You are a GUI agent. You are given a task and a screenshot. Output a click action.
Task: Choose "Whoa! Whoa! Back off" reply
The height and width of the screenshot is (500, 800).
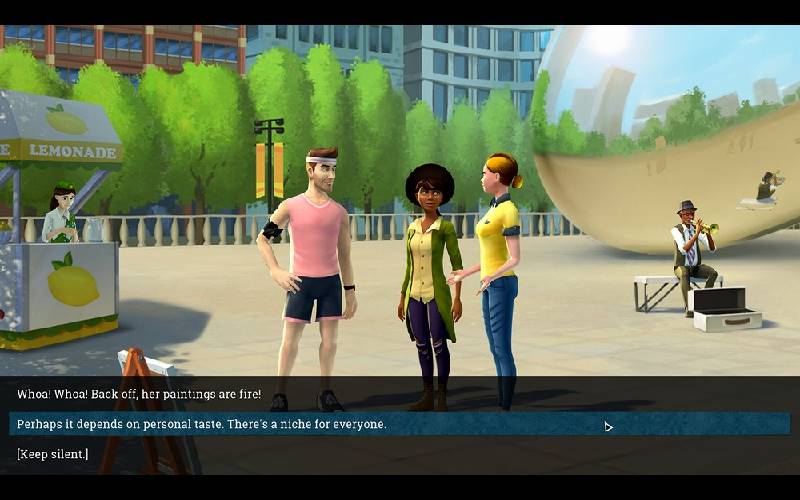139,394
